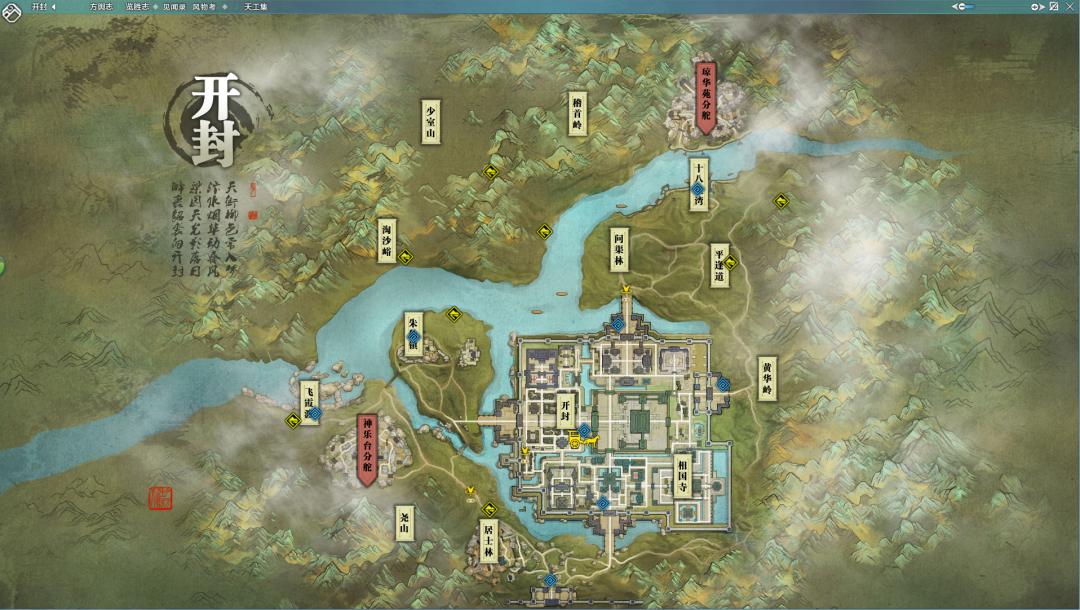Screen dimensions: 1080x610
Task: Switch to the 方舆志 tab
Action: click(x=101, y=6)
